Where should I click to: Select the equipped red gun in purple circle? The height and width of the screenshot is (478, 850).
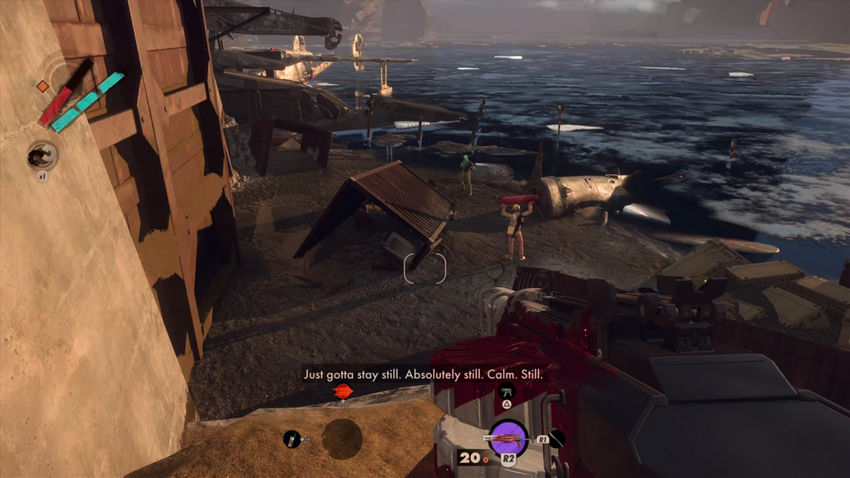pyautogui.click(x=507, y=438)
